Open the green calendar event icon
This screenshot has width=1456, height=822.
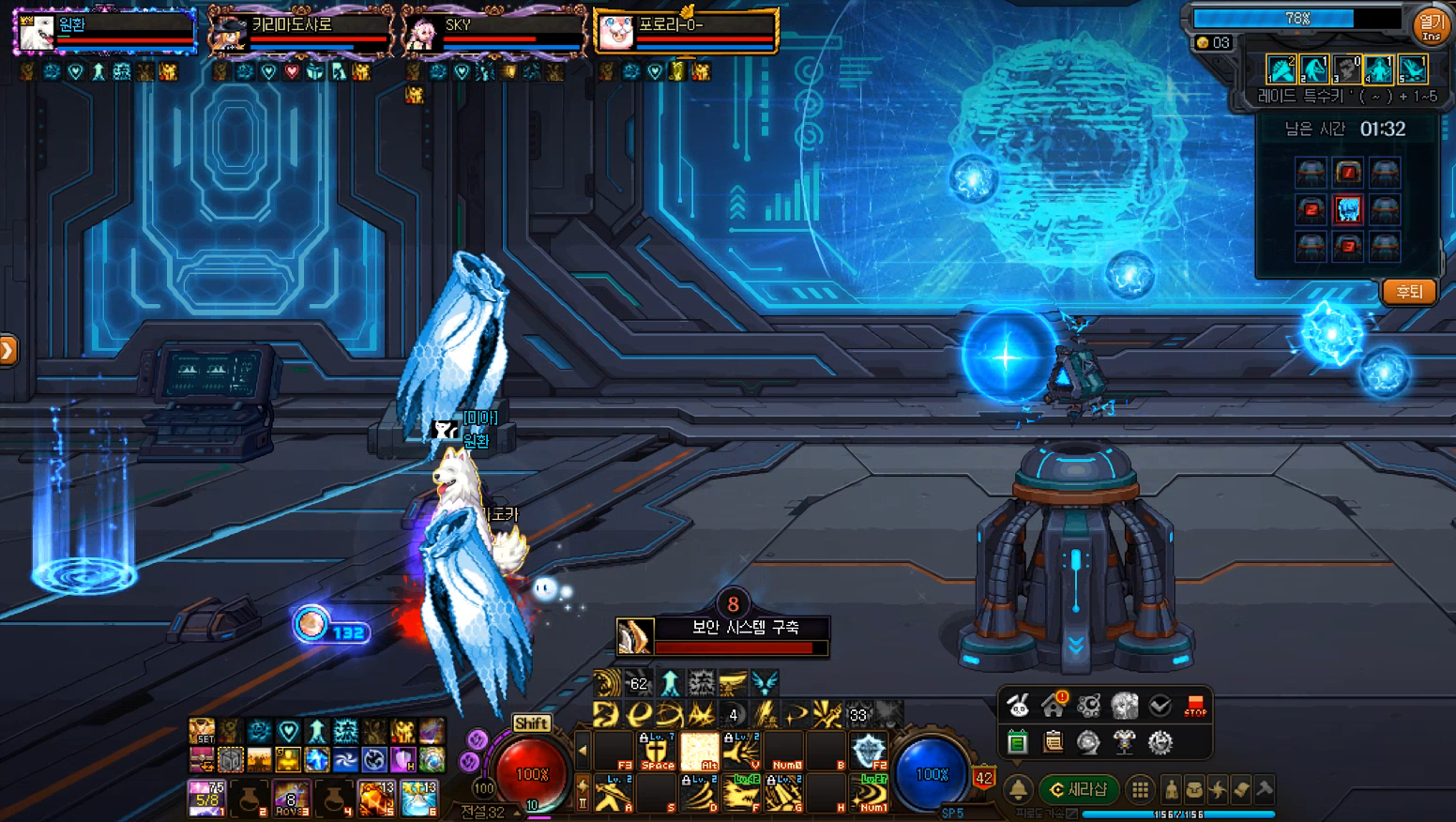pos(1018,743)
